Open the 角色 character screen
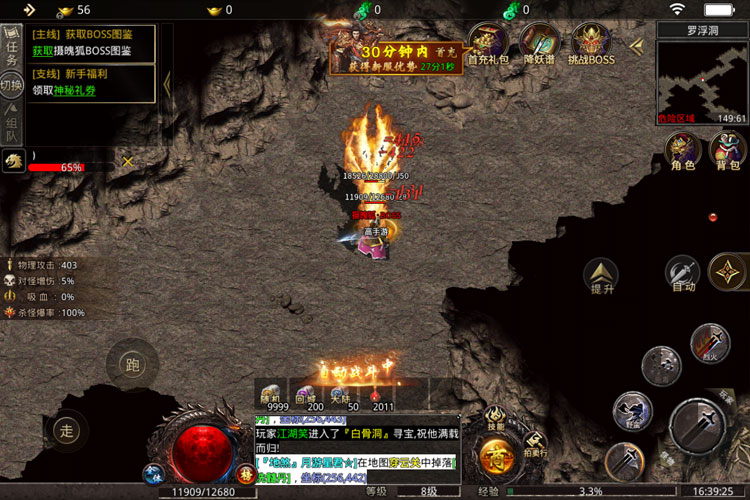Viewport: 750px width, 500px height. pyautogui.click(x=683, y=151)
